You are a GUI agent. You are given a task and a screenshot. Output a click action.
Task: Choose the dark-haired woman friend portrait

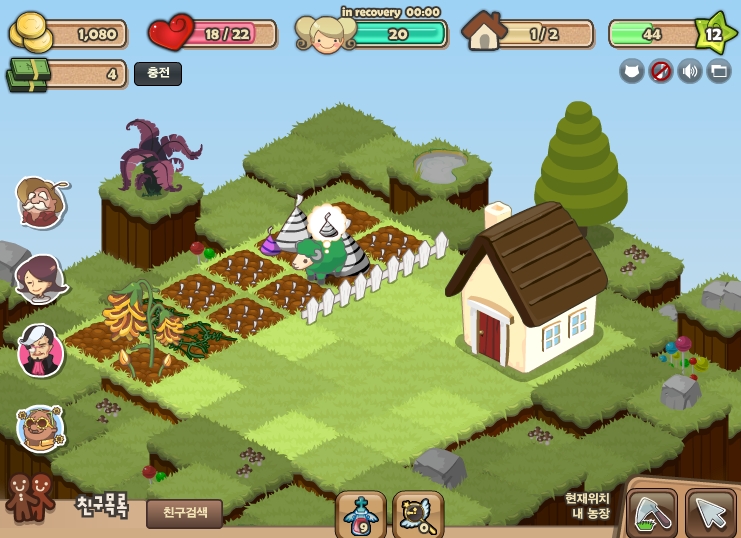click(x=40, y=278)
